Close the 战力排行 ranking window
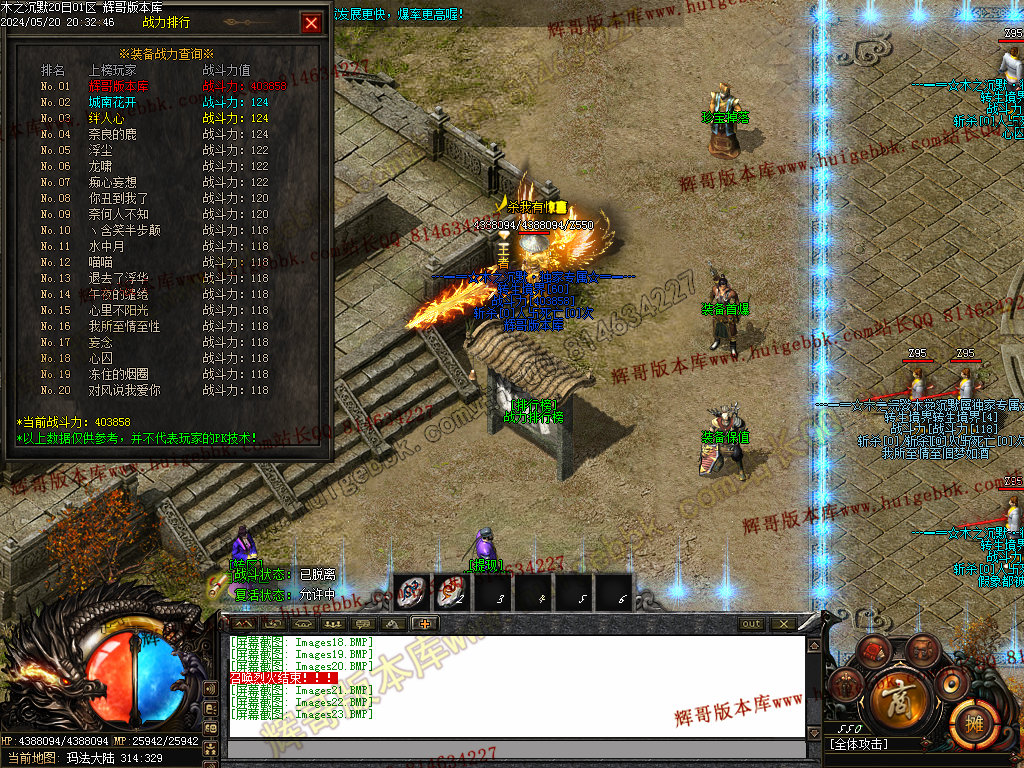Viewport: 1024px width, 768px height. point(312,23)
